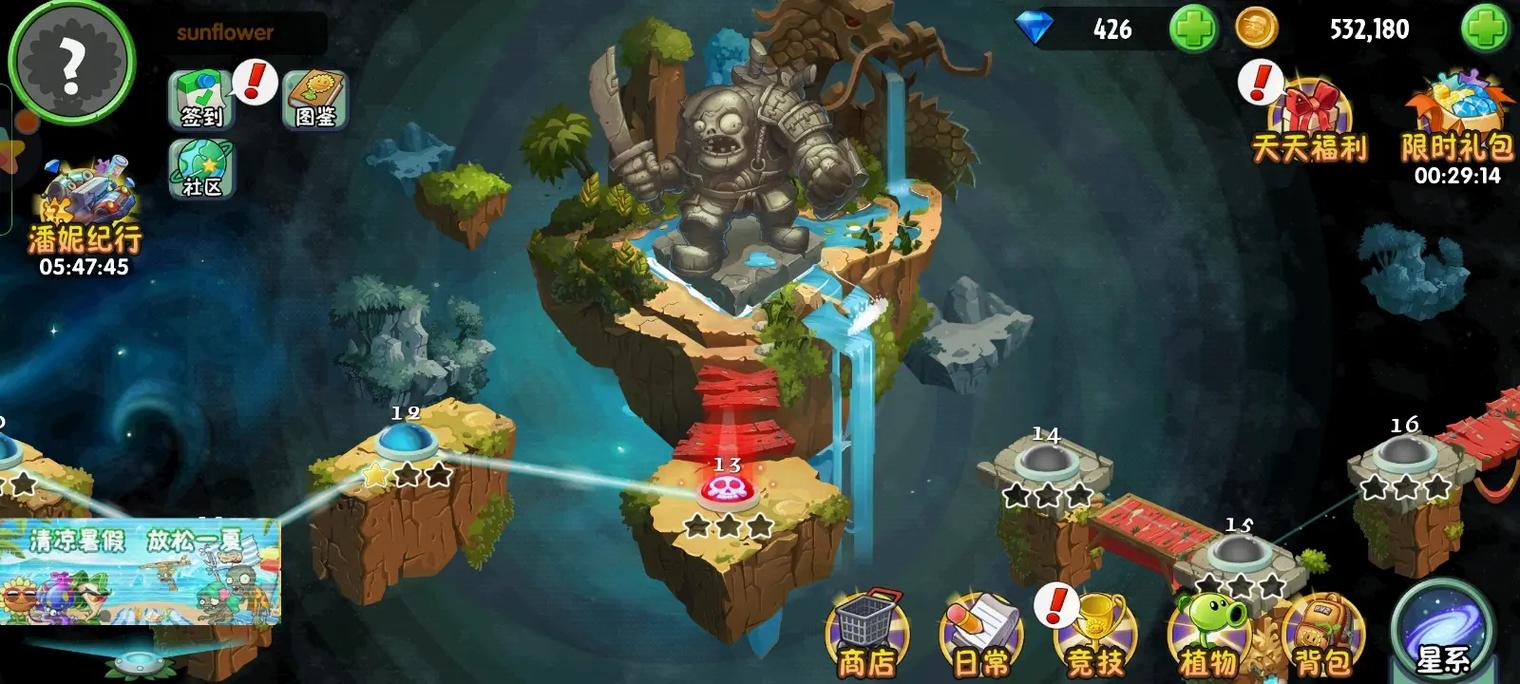
Task: Open the 社区 community icon
Action: coord(201,168)
